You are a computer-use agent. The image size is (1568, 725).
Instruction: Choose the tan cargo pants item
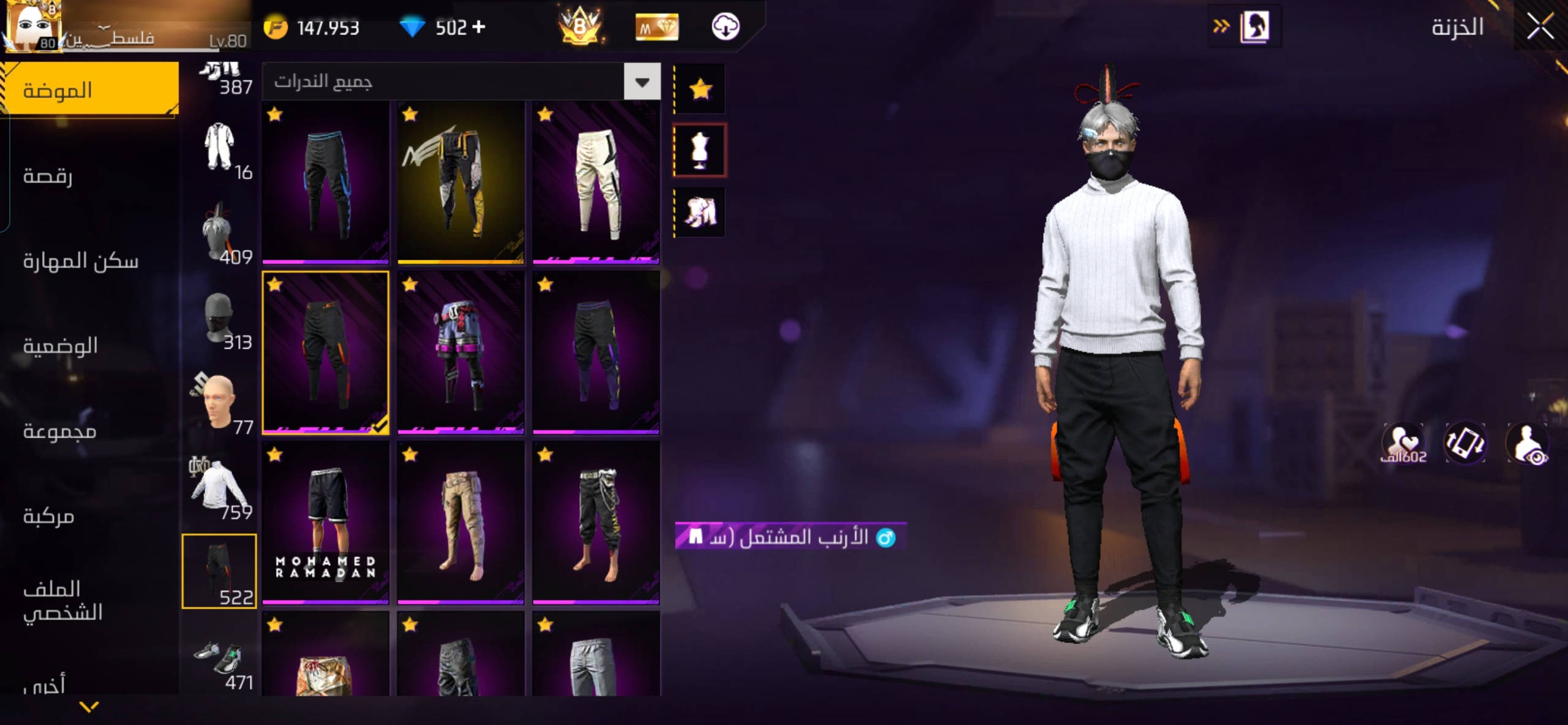pos(461,523)
